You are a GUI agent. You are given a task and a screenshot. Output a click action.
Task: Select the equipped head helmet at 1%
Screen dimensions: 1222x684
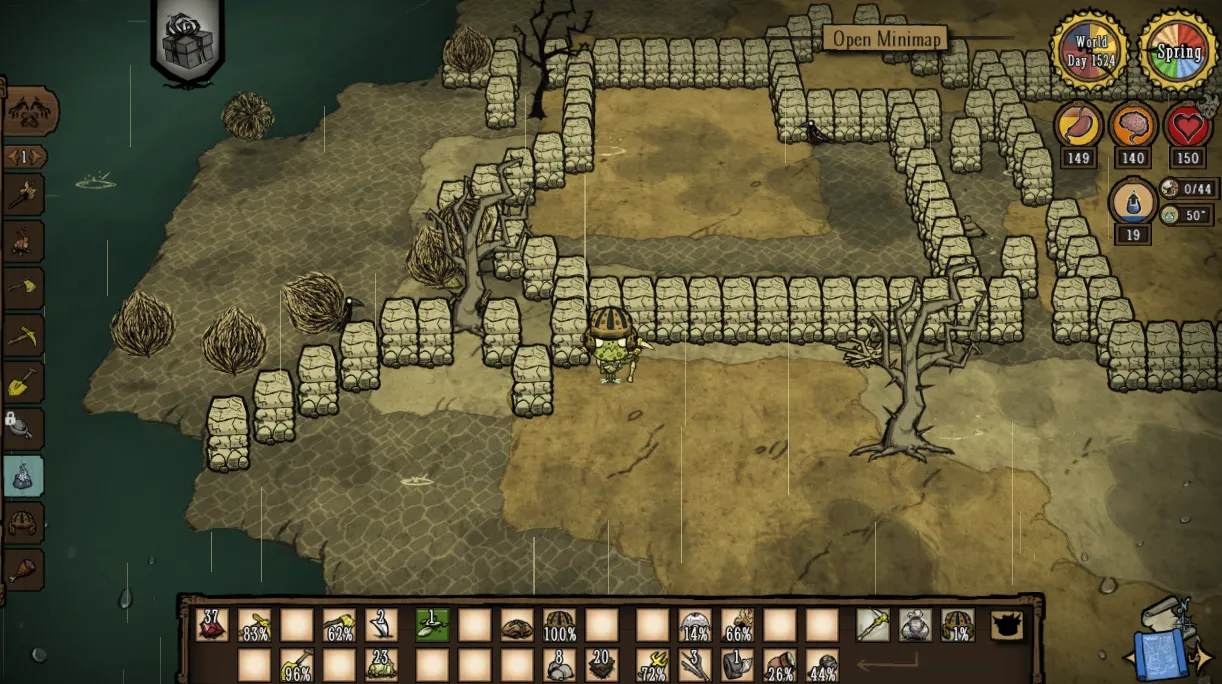pyautogui.click(x=957, y=625)
